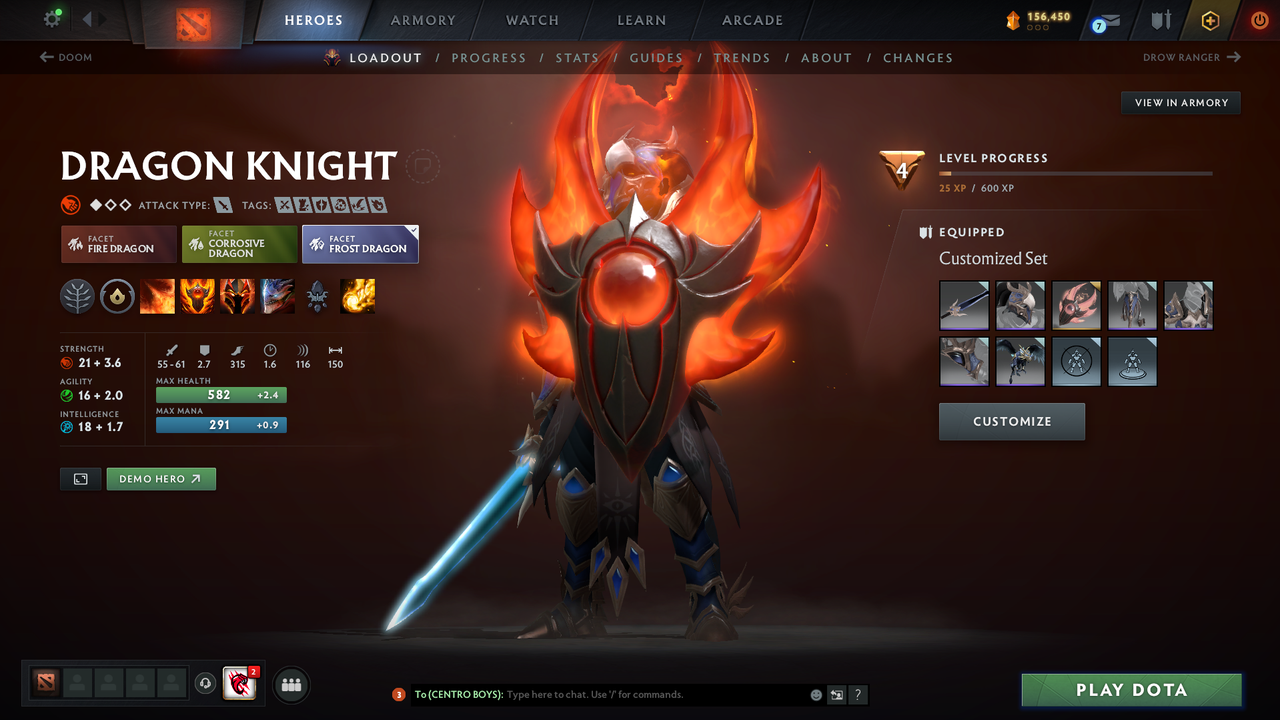Click the CENTRO BOYS chat input field
The image size is (1280, 720).
tap(600, 694)
